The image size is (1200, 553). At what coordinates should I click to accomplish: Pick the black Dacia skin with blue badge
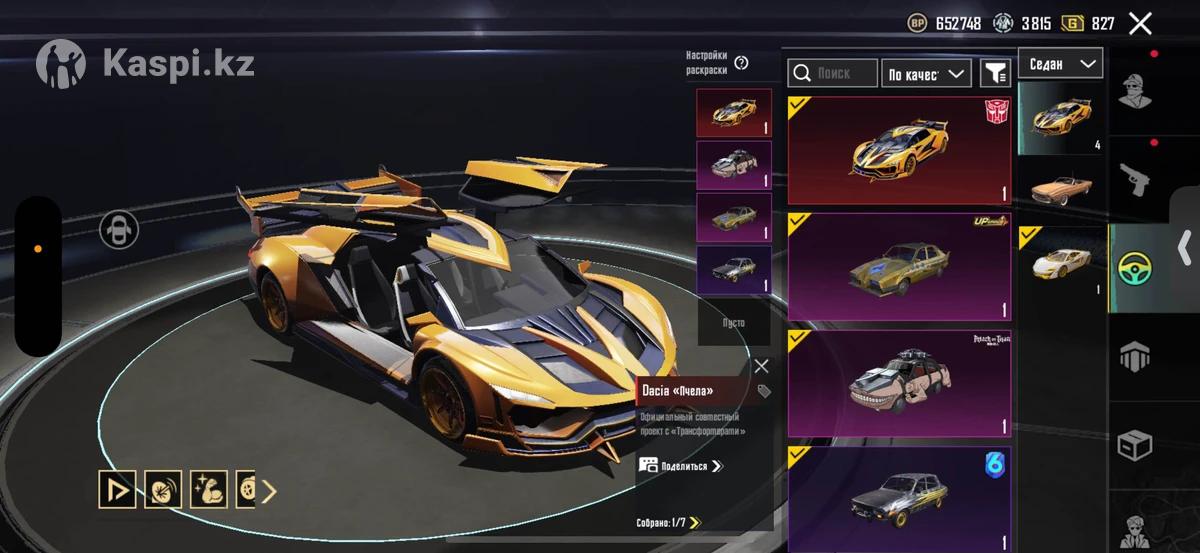tap(899, 498)
